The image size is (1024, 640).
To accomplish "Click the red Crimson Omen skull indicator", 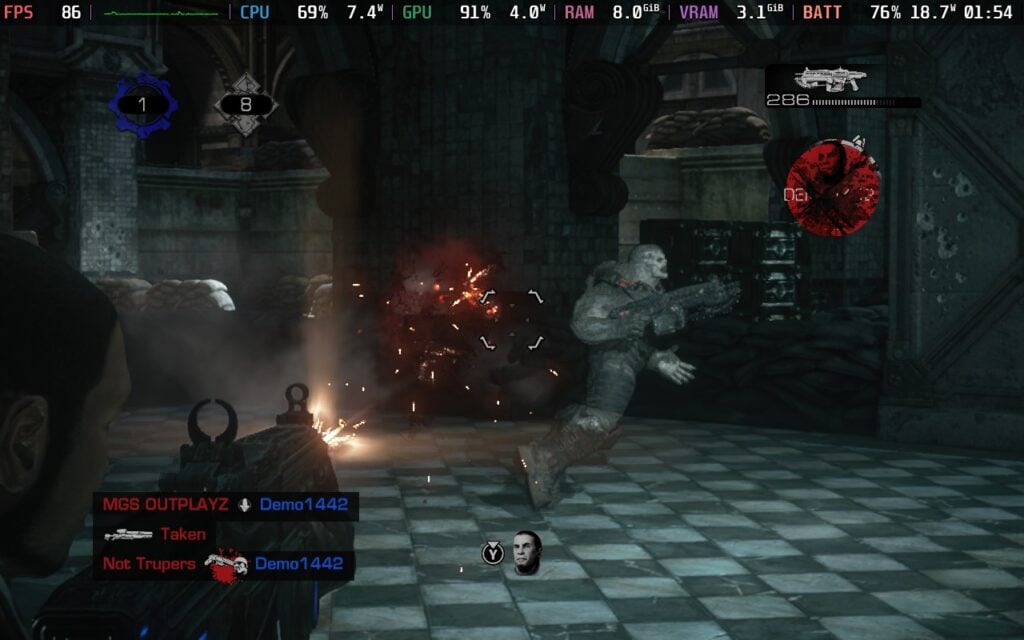I will coord(832,188).
